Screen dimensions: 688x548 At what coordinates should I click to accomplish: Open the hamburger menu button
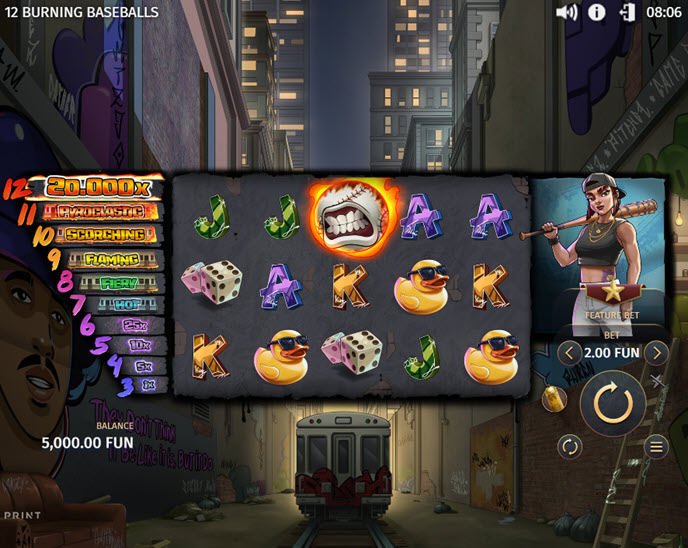[656, 446]
